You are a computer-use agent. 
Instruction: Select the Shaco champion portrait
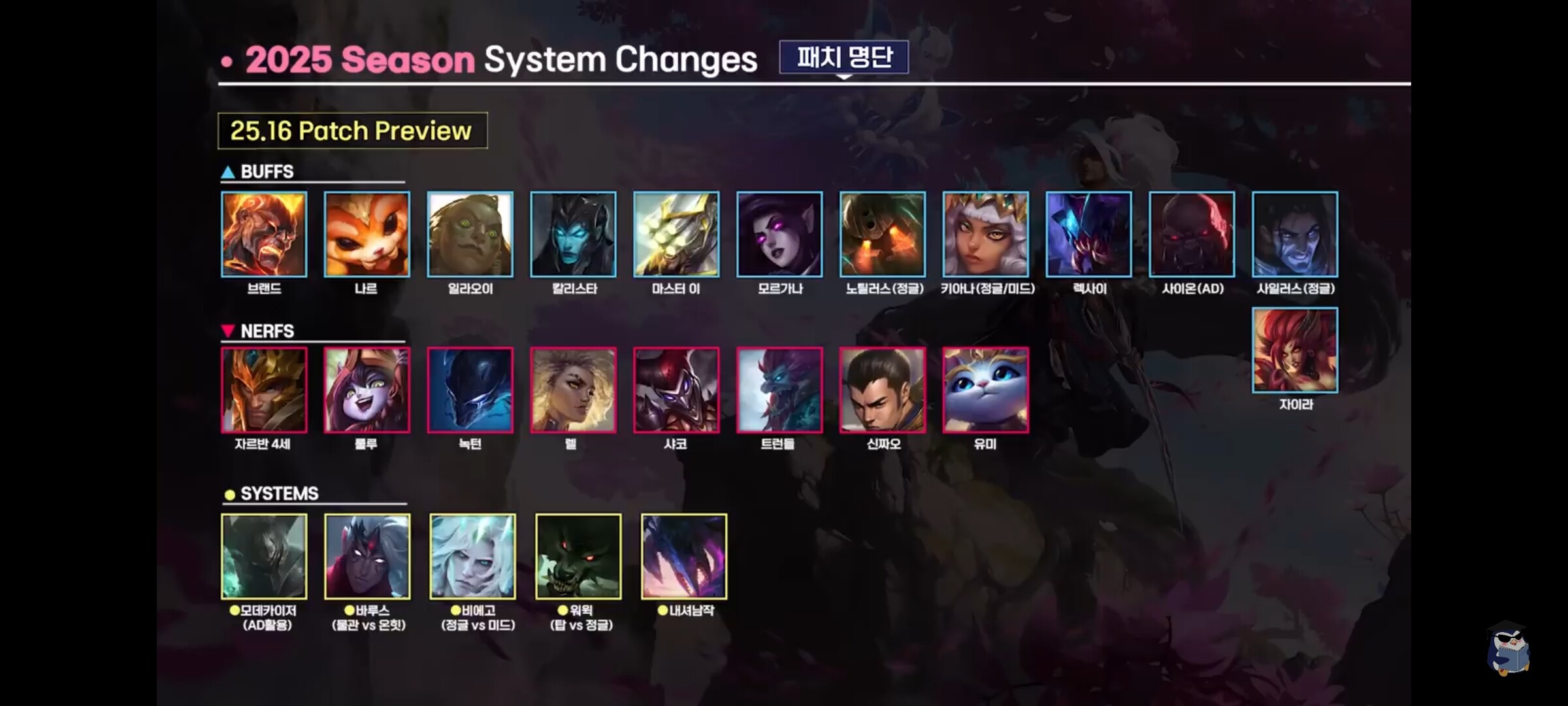coord(676,390)
